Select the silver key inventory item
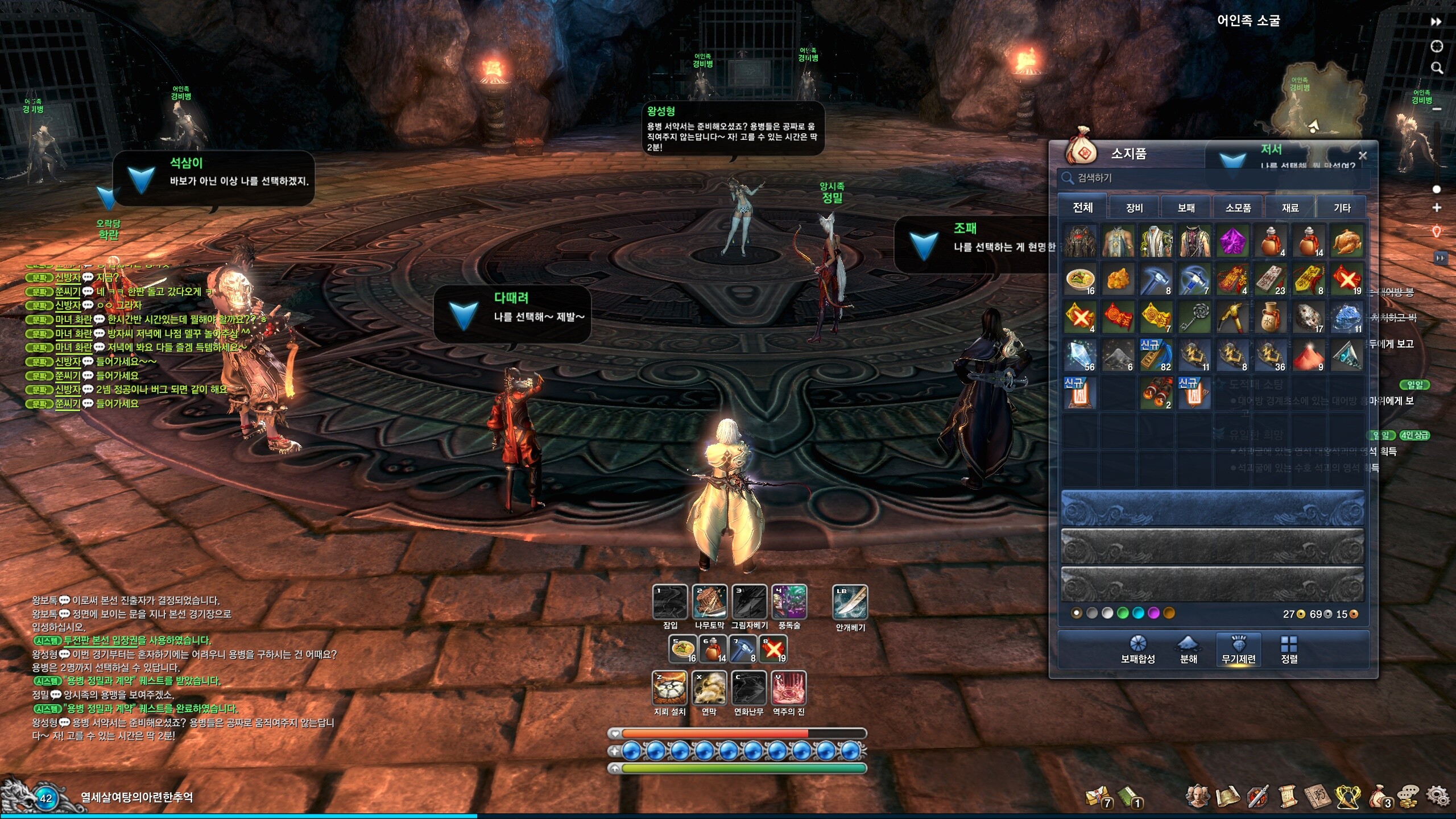Image resolution: width=1456 pixels, height=819 pixels. click(x=1194, y=317)
